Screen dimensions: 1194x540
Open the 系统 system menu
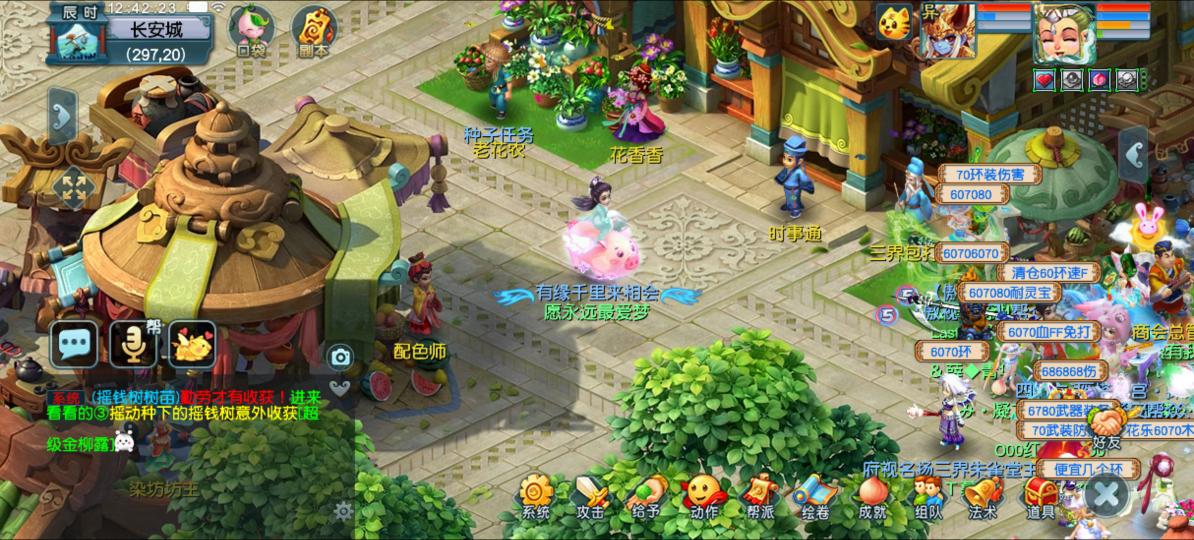pyautogui.click(x=536, y=495)
